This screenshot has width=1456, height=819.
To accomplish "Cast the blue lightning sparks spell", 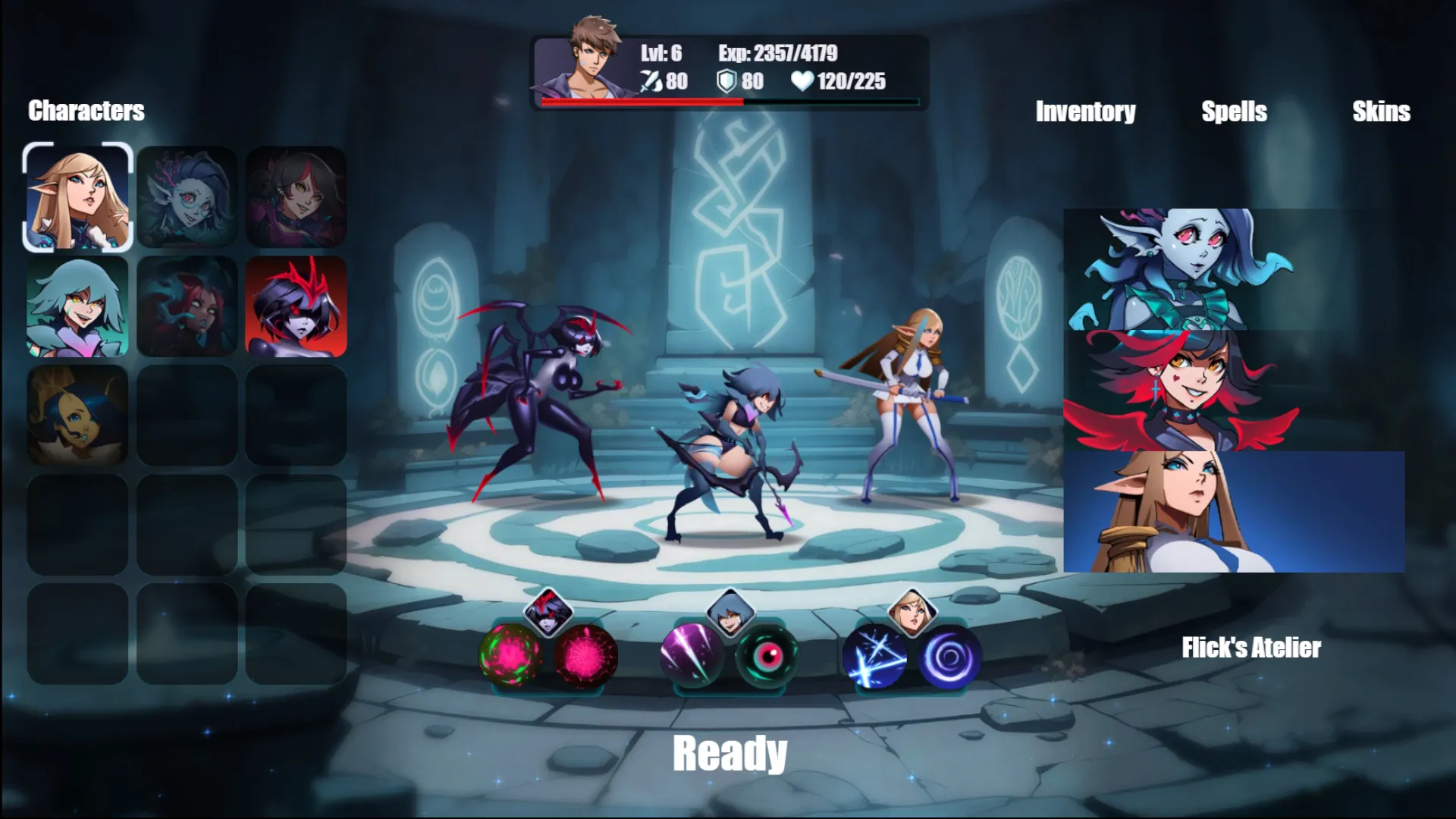I will (875, 656).
